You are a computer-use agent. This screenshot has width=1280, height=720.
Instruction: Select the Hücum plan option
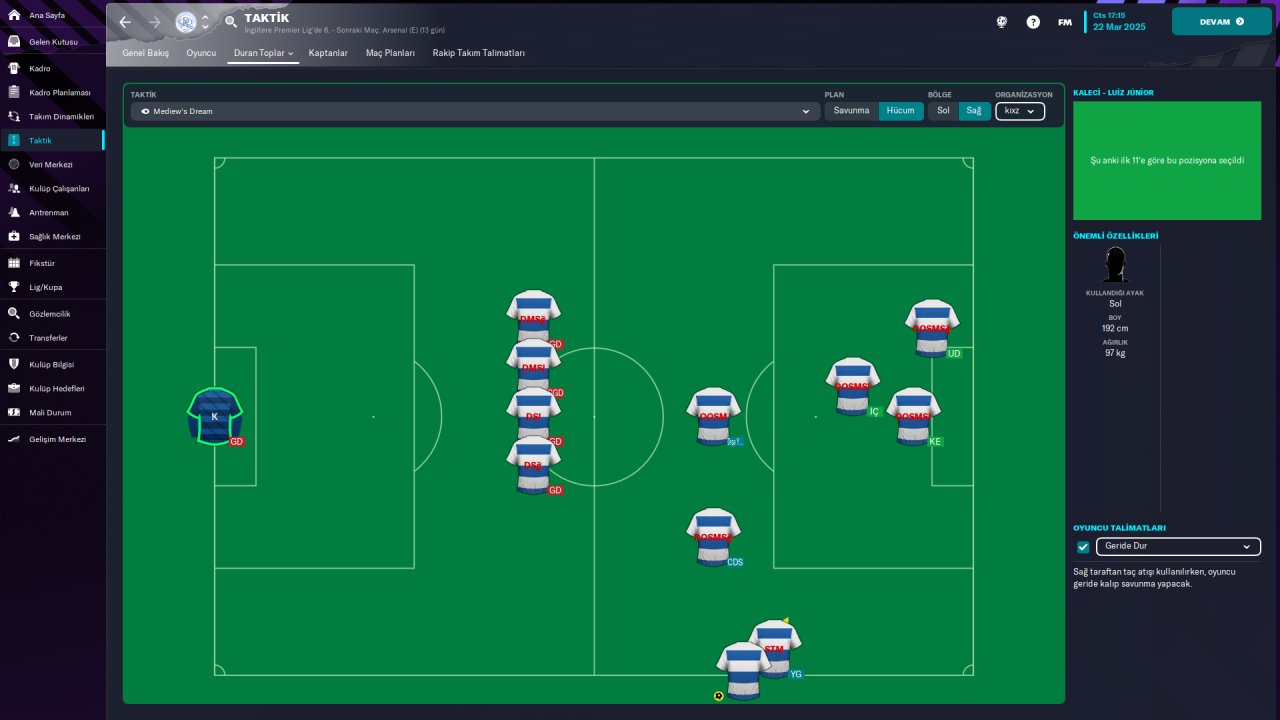pos(900,111)
